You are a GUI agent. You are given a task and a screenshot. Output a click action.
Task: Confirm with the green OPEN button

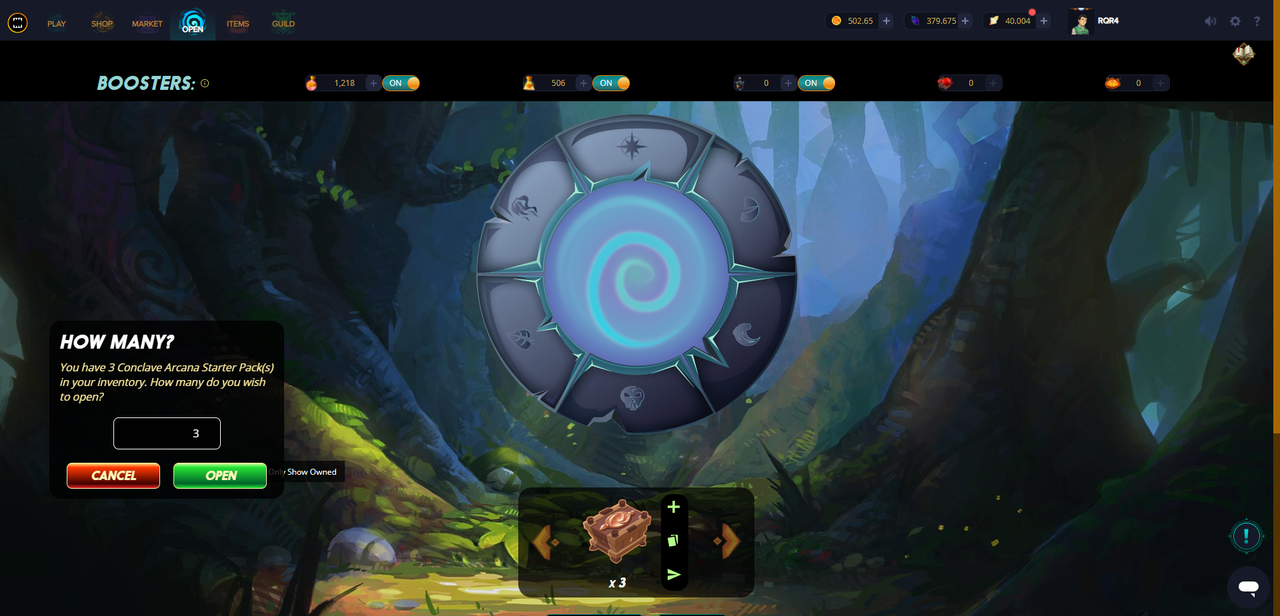(220, 476)
